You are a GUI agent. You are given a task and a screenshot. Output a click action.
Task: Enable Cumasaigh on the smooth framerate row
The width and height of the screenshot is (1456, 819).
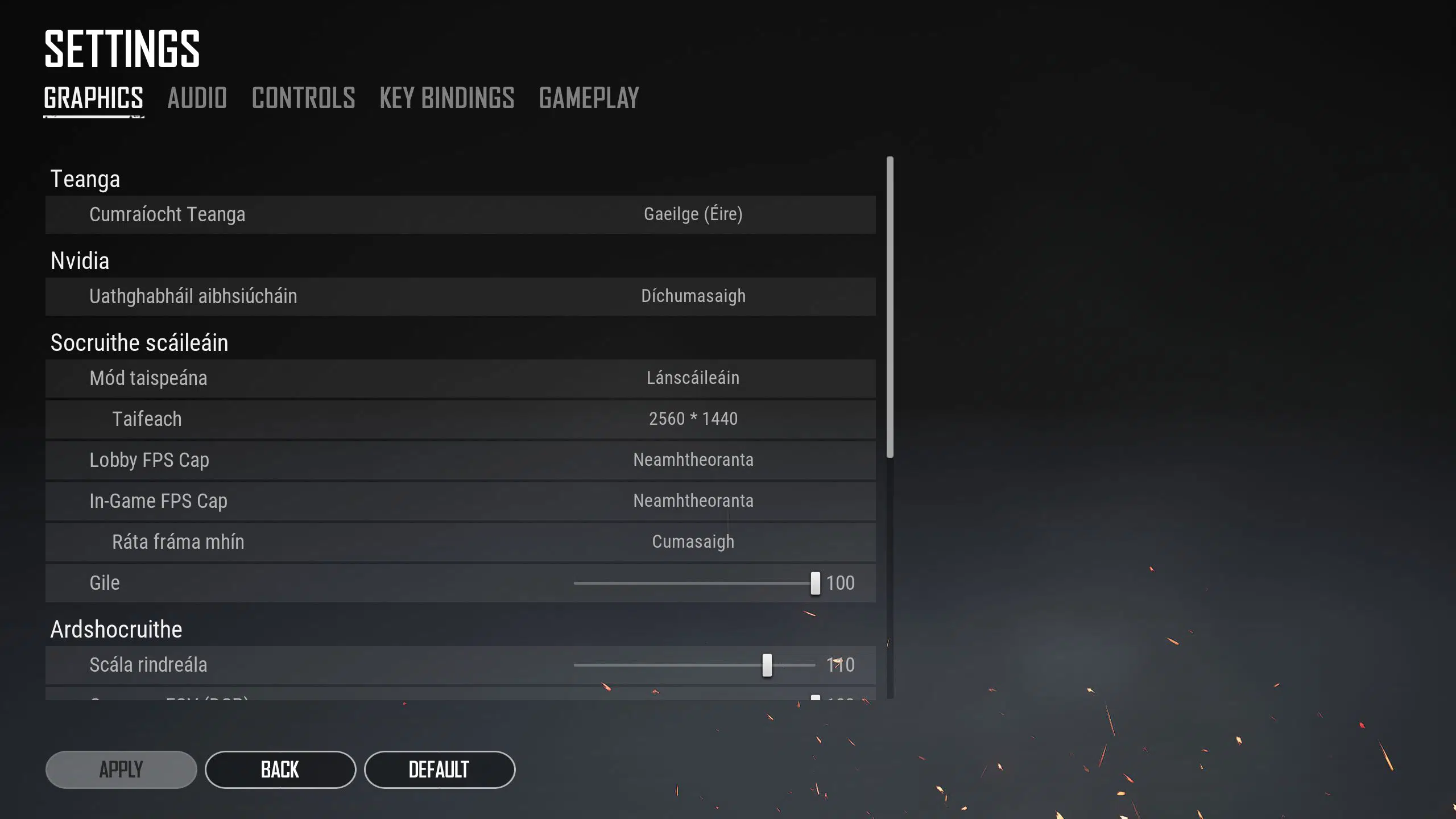point(693,541)
